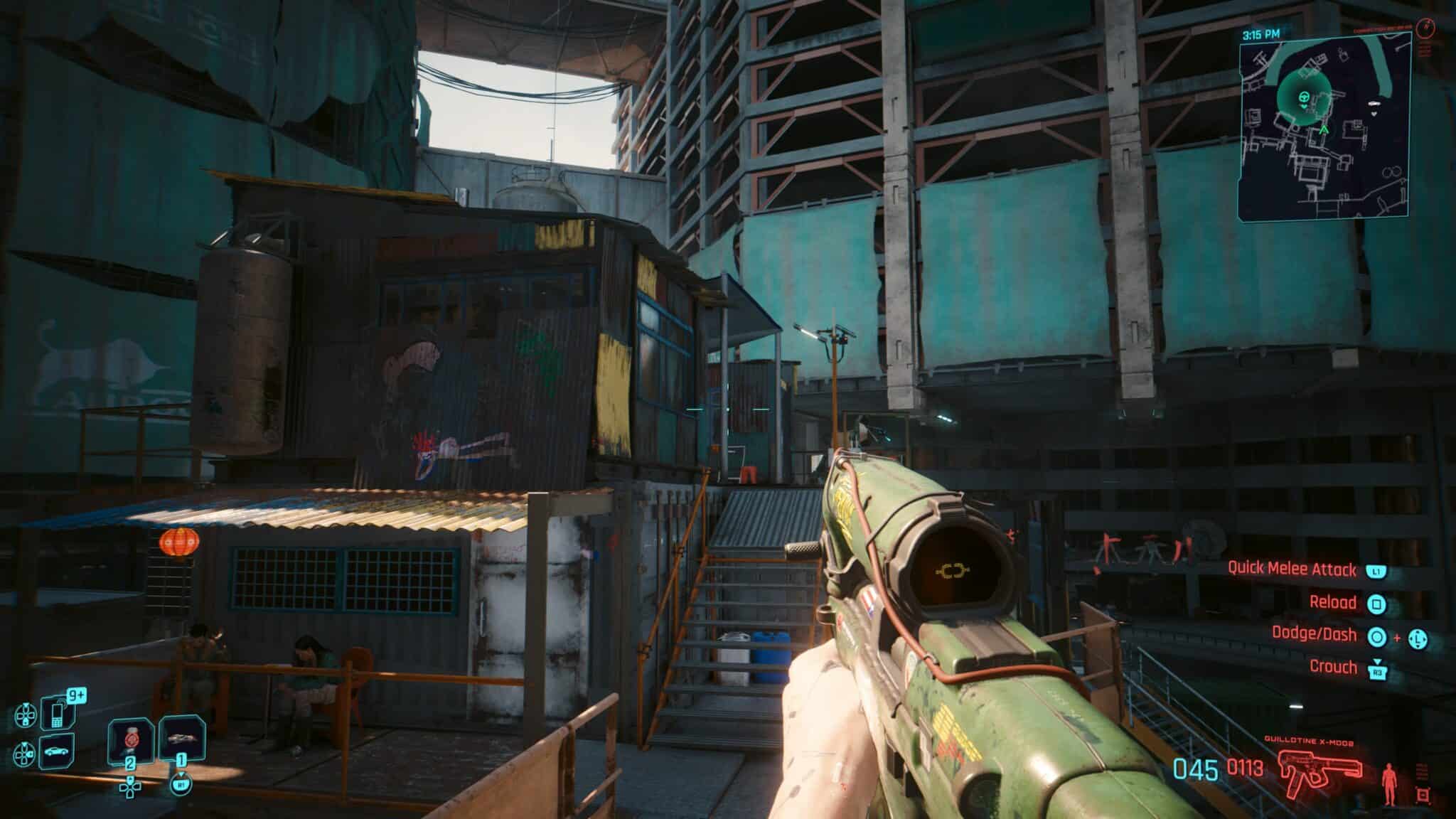
Task: Click the chevron under the minimap quest marker
Action: point(1305,107)
